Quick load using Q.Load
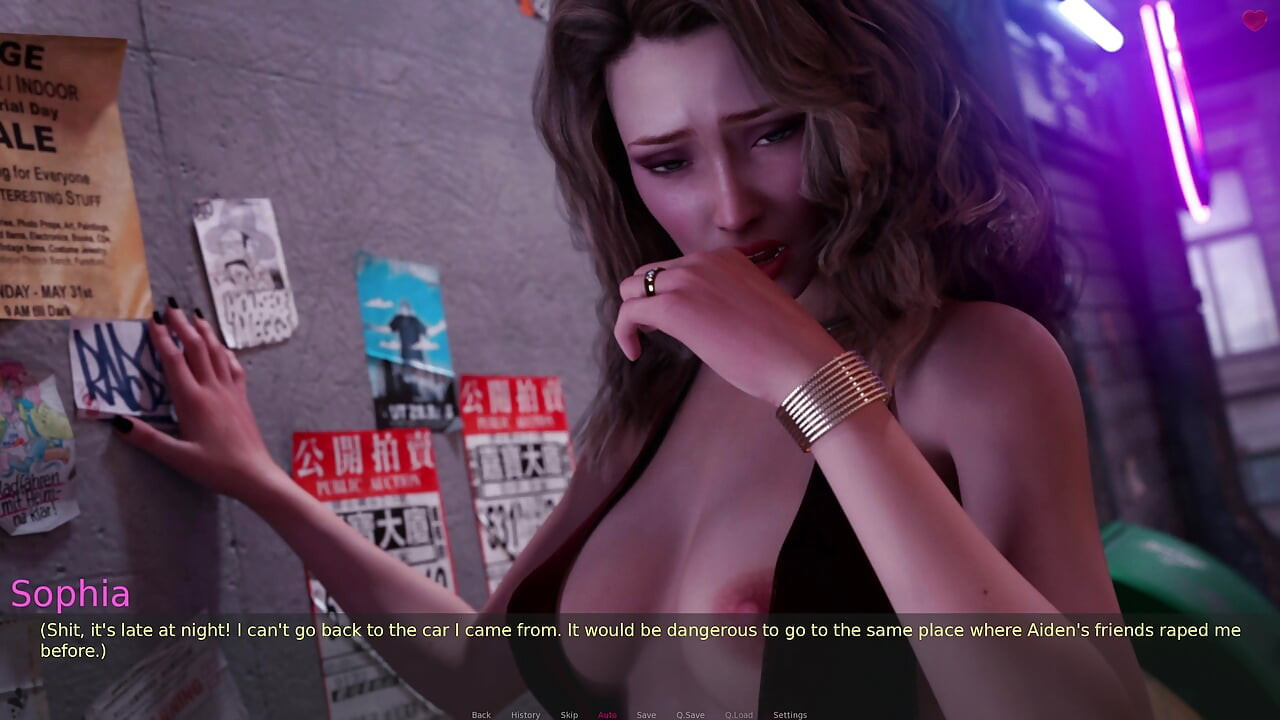The image size is (1280, 720). [x=738, y=714]
